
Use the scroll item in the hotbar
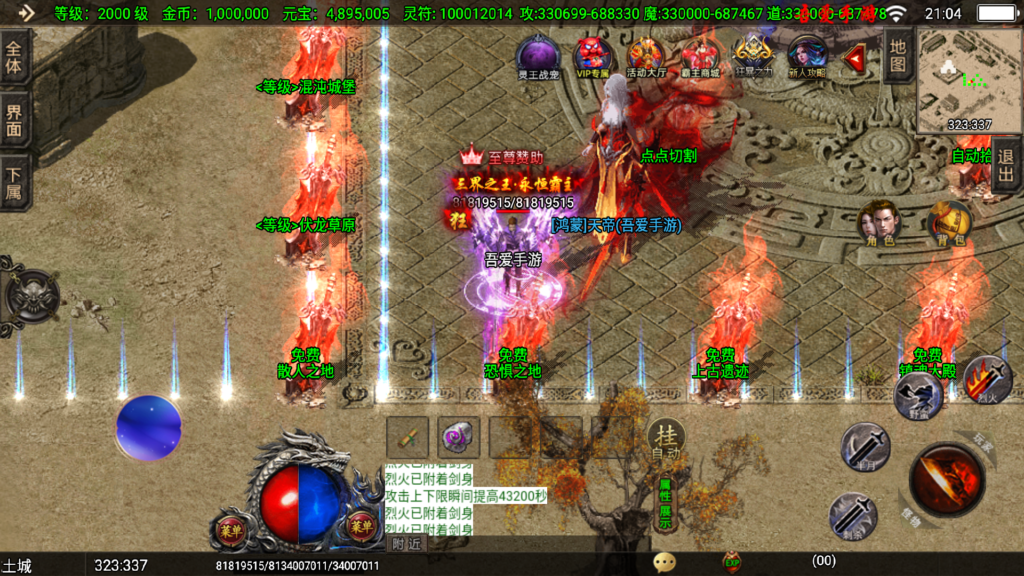(408, 437)
